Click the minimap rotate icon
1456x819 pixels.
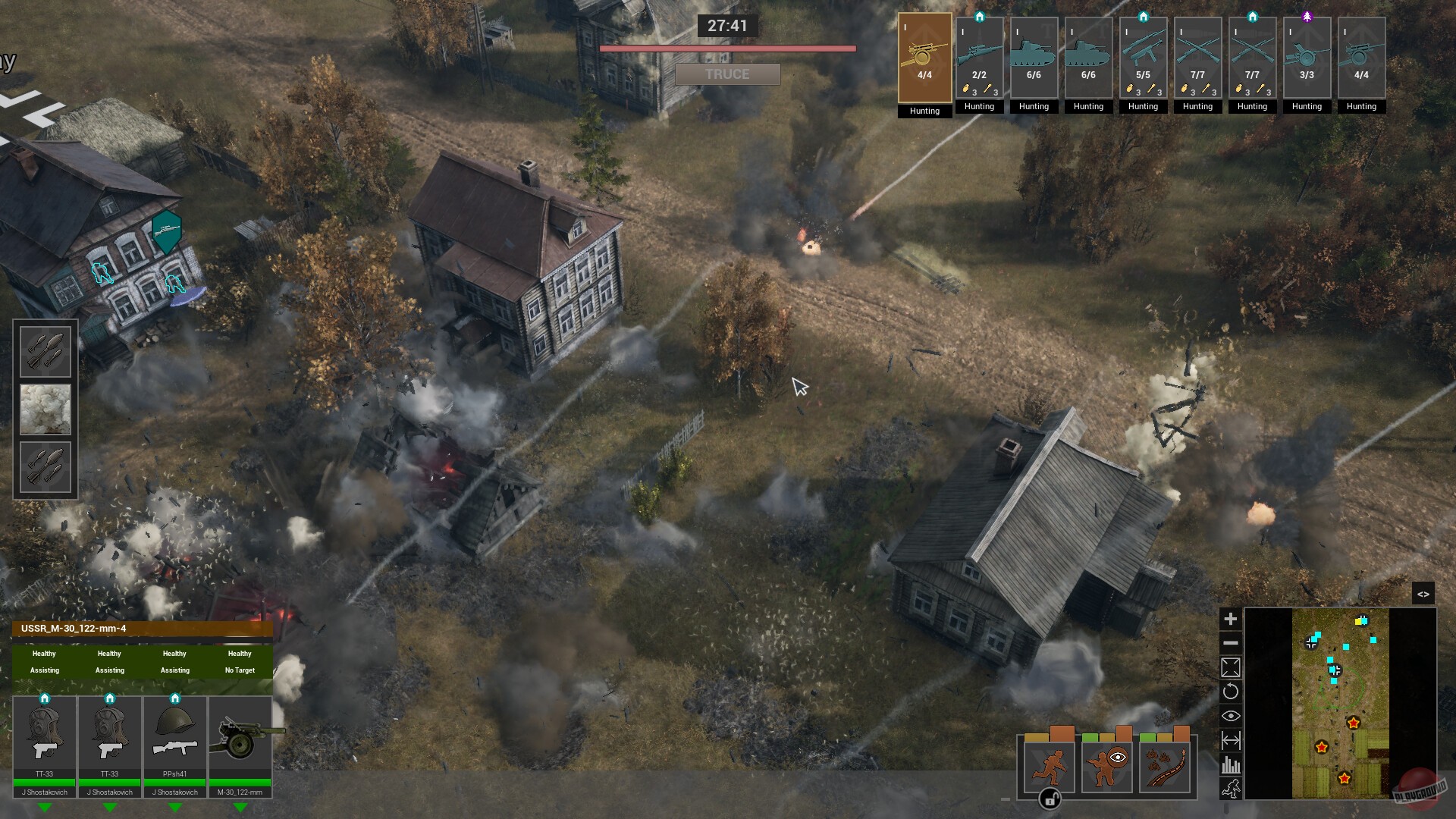coord(1231,692)
